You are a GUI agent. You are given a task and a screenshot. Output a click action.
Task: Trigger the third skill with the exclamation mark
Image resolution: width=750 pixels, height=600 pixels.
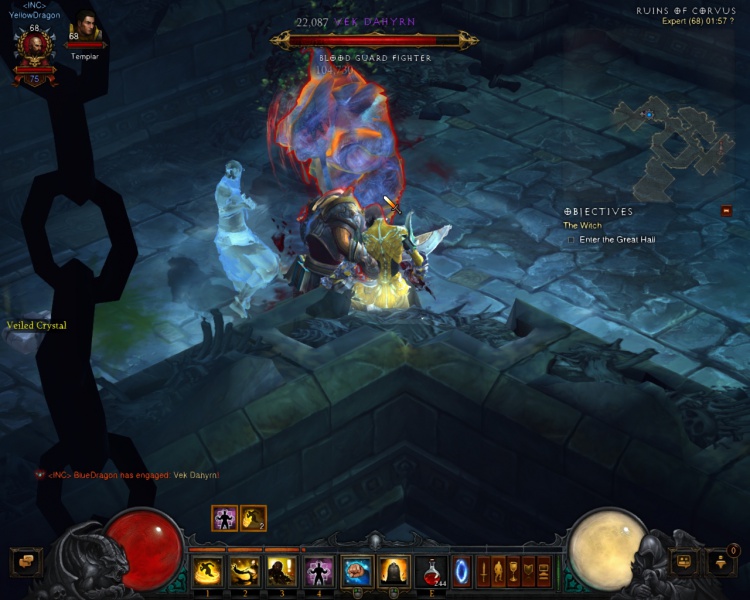pyautogui.click(x=281, y=571)
